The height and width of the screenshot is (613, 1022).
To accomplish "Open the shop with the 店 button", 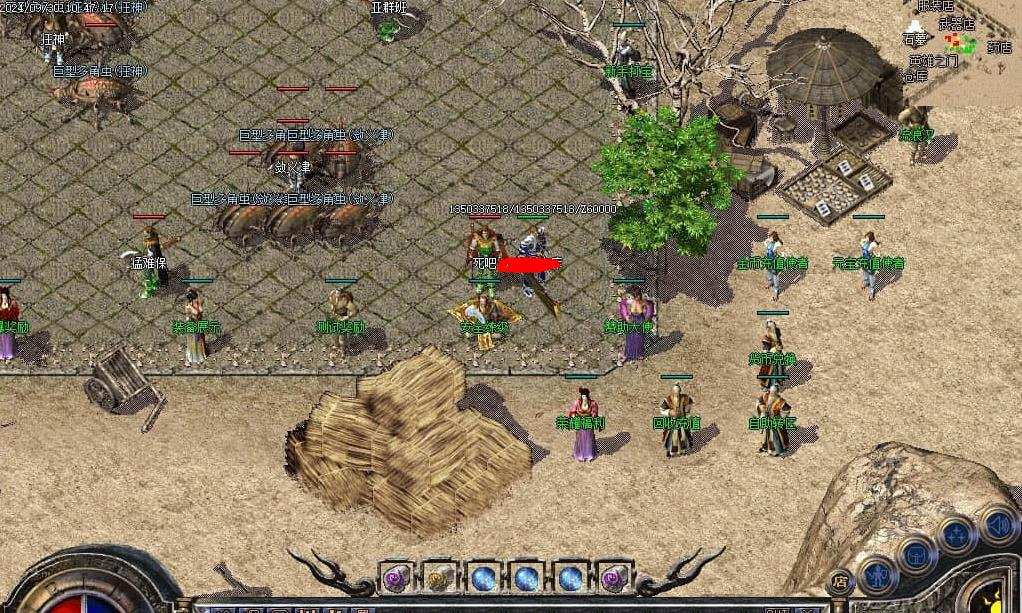I will coord(840,580).
